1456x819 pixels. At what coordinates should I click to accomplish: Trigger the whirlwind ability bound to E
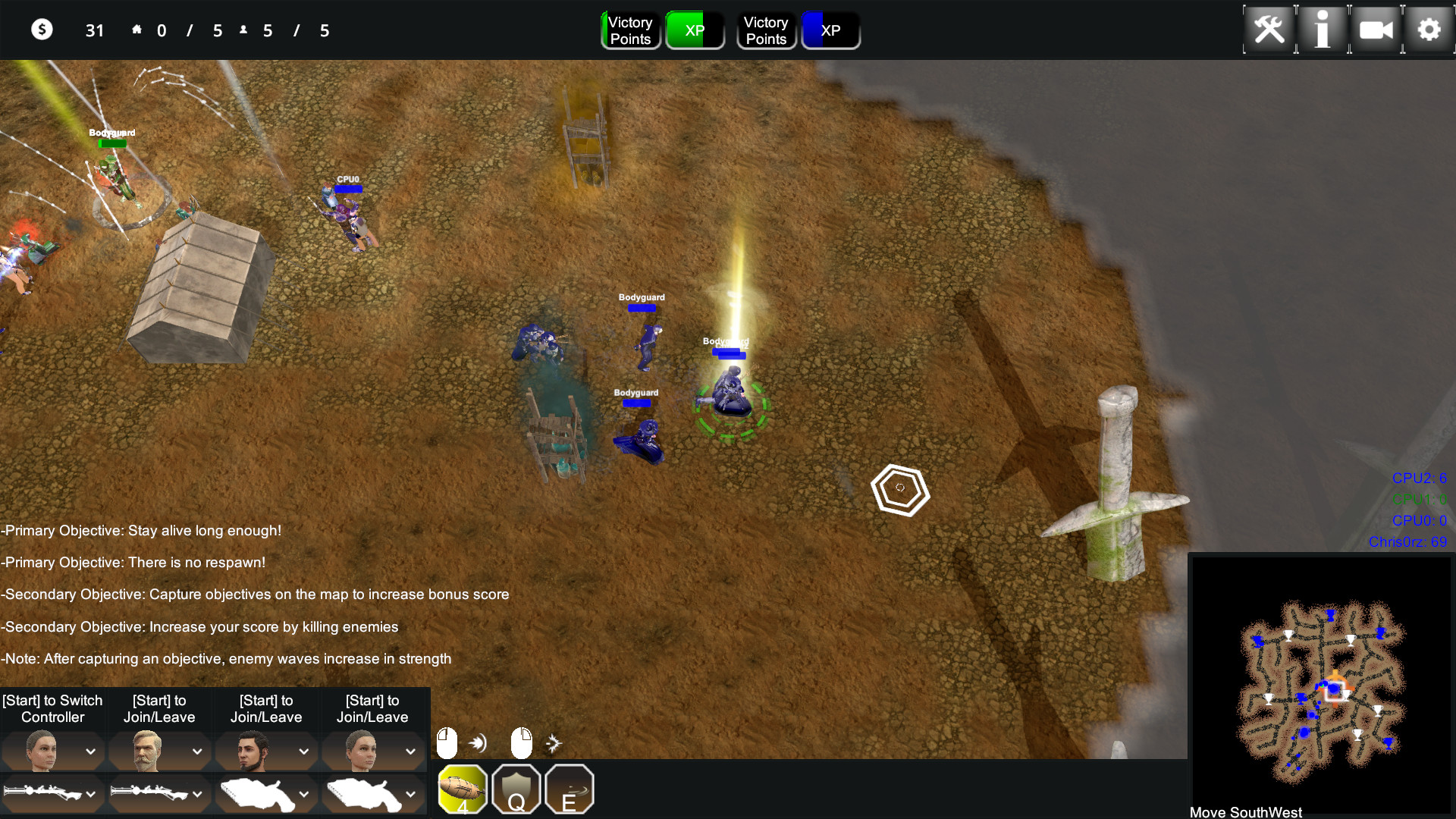[x=570, y=789]
